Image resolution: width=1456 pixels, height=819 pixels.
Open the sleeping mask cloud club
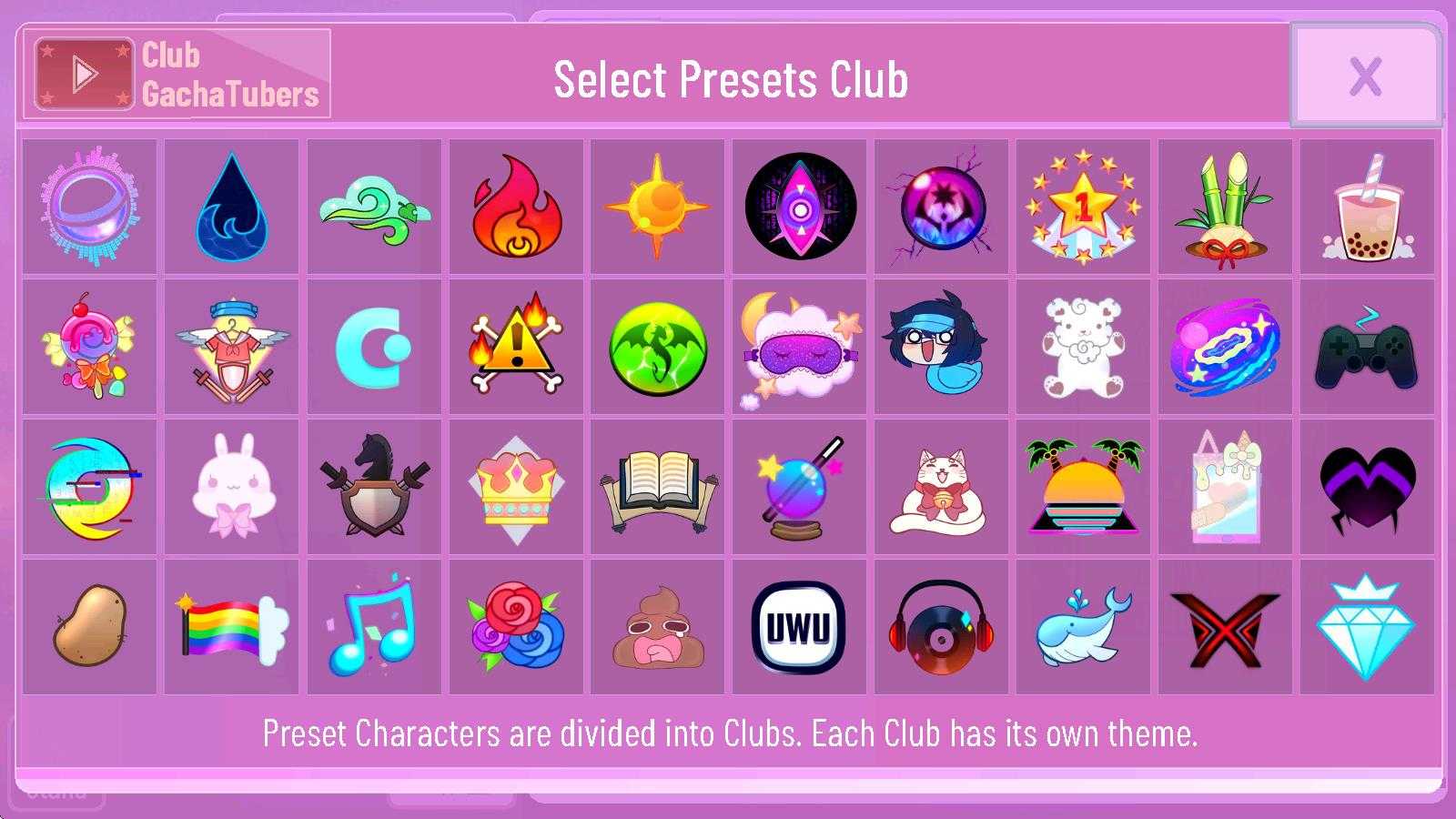click(799, 347)
